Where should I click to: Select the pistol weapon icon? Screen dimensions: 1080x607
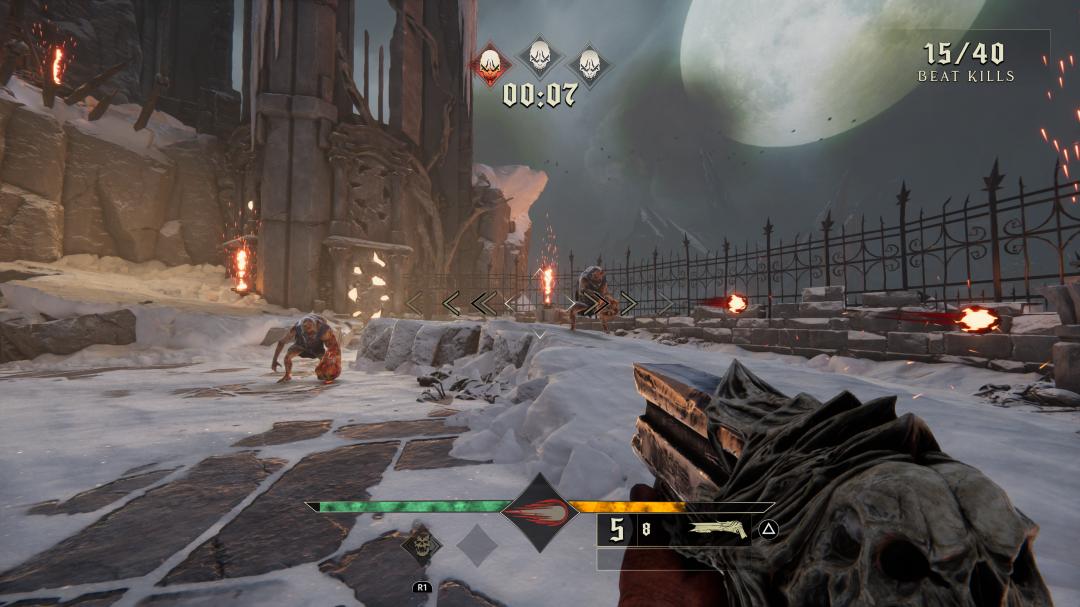719,529
